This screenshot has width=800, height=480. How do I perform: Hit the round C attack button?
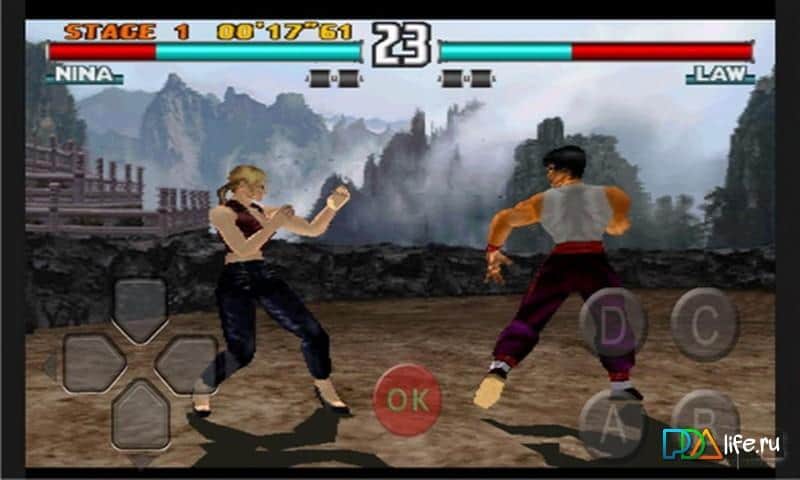pyautogui.click(x=705, y=323)
